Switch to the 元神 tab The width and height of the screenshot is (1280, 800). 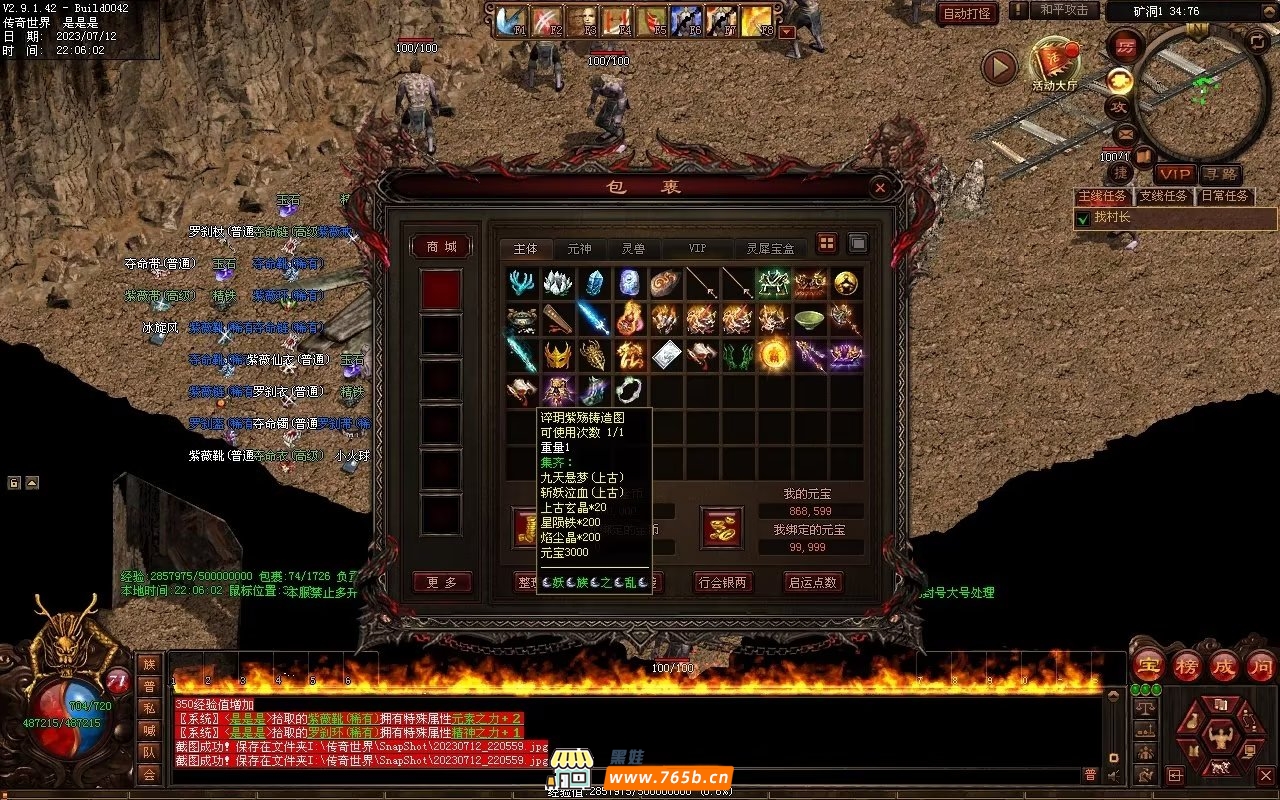(579, 248)
